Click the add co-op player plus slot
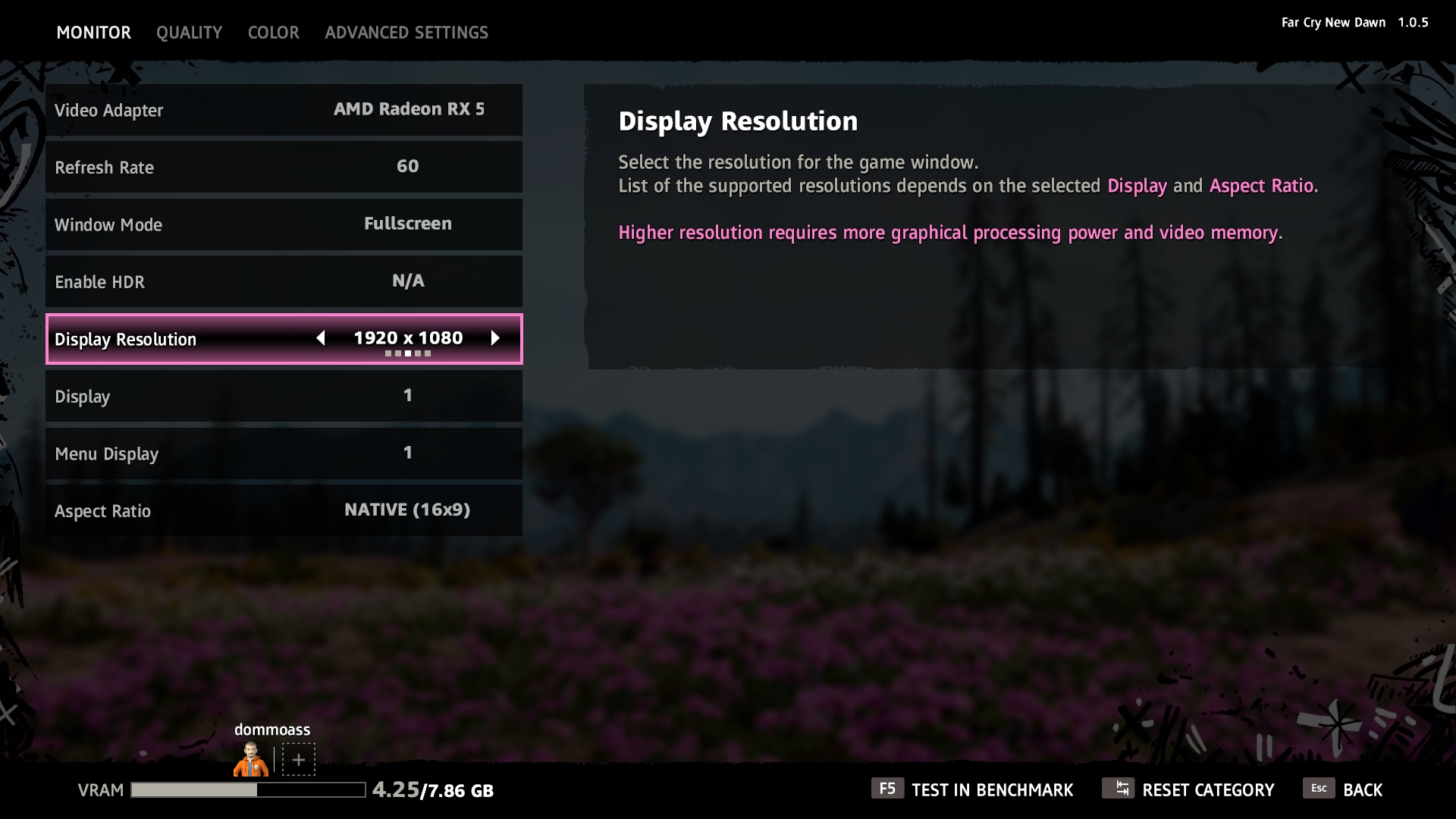This screenshot has width=1456, height=819. (299, 759)
